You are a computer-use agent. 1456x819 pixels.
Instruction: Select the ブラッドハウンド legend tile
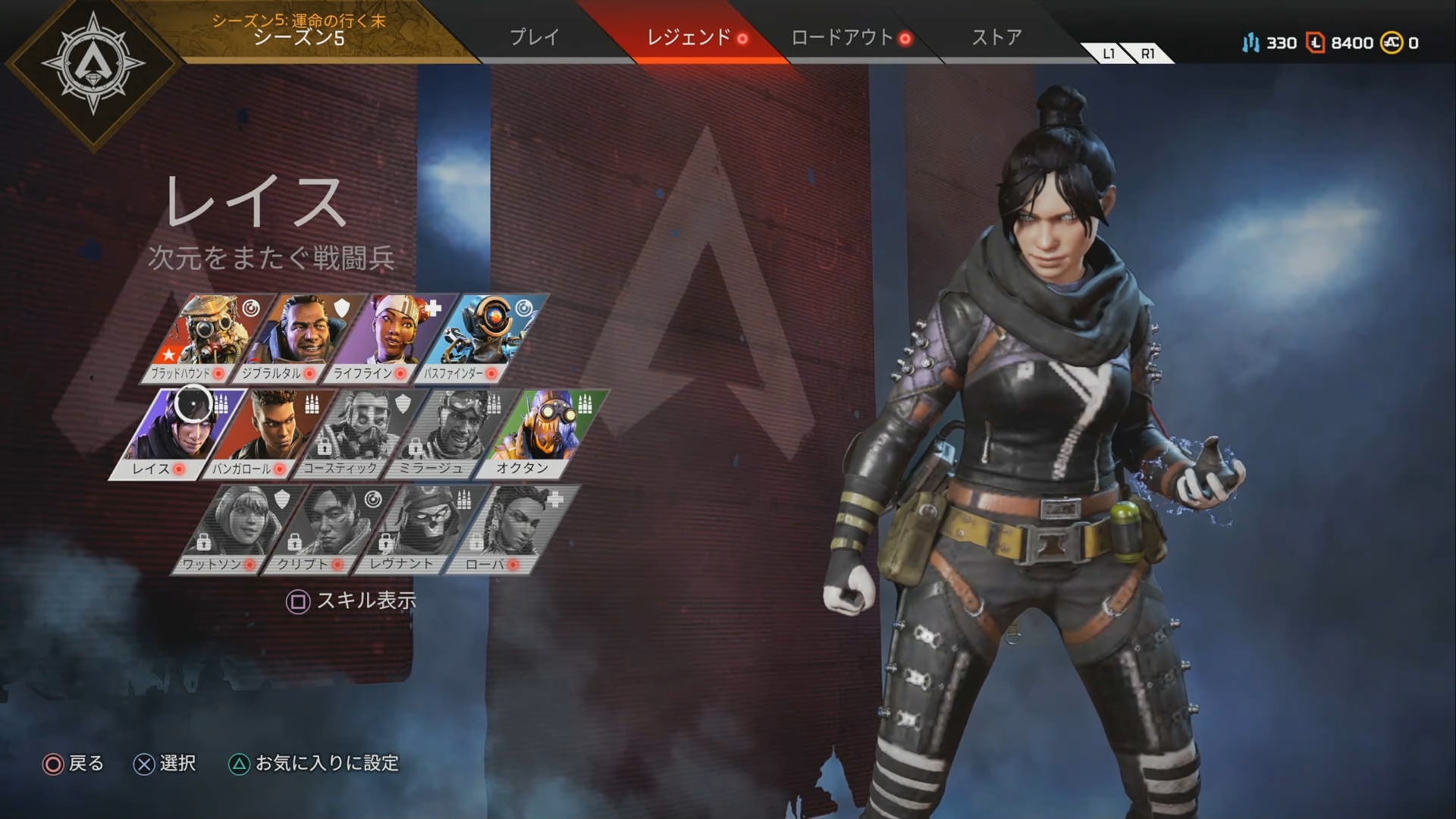click(206, 338)
